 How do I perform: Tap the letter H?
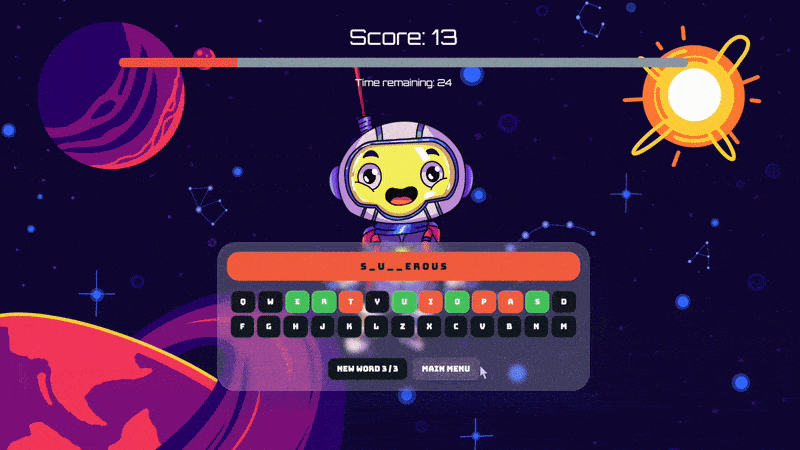(x=296, y=326)
